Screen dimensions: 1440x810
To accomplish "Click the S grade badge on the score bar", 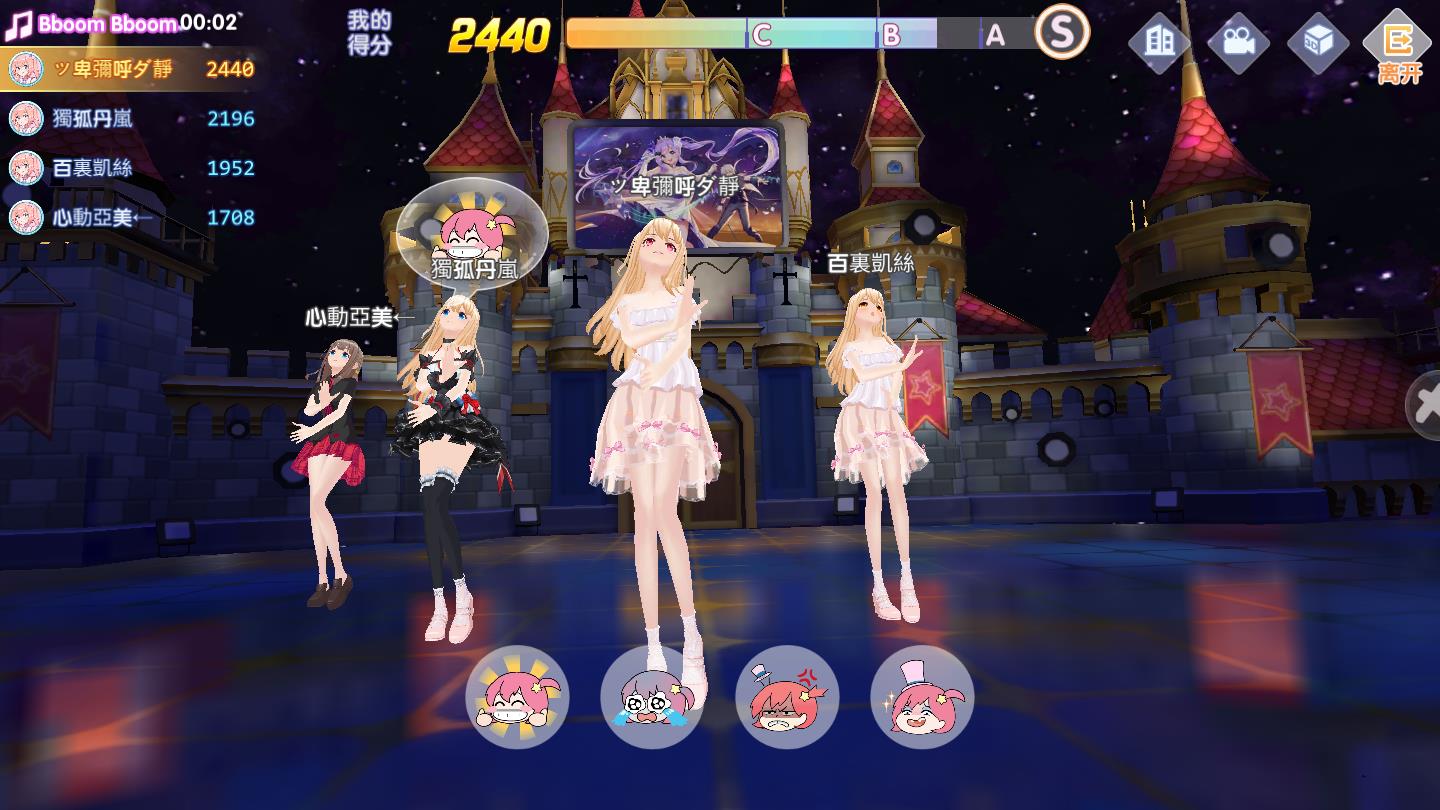I will (x=1060, y=32).
